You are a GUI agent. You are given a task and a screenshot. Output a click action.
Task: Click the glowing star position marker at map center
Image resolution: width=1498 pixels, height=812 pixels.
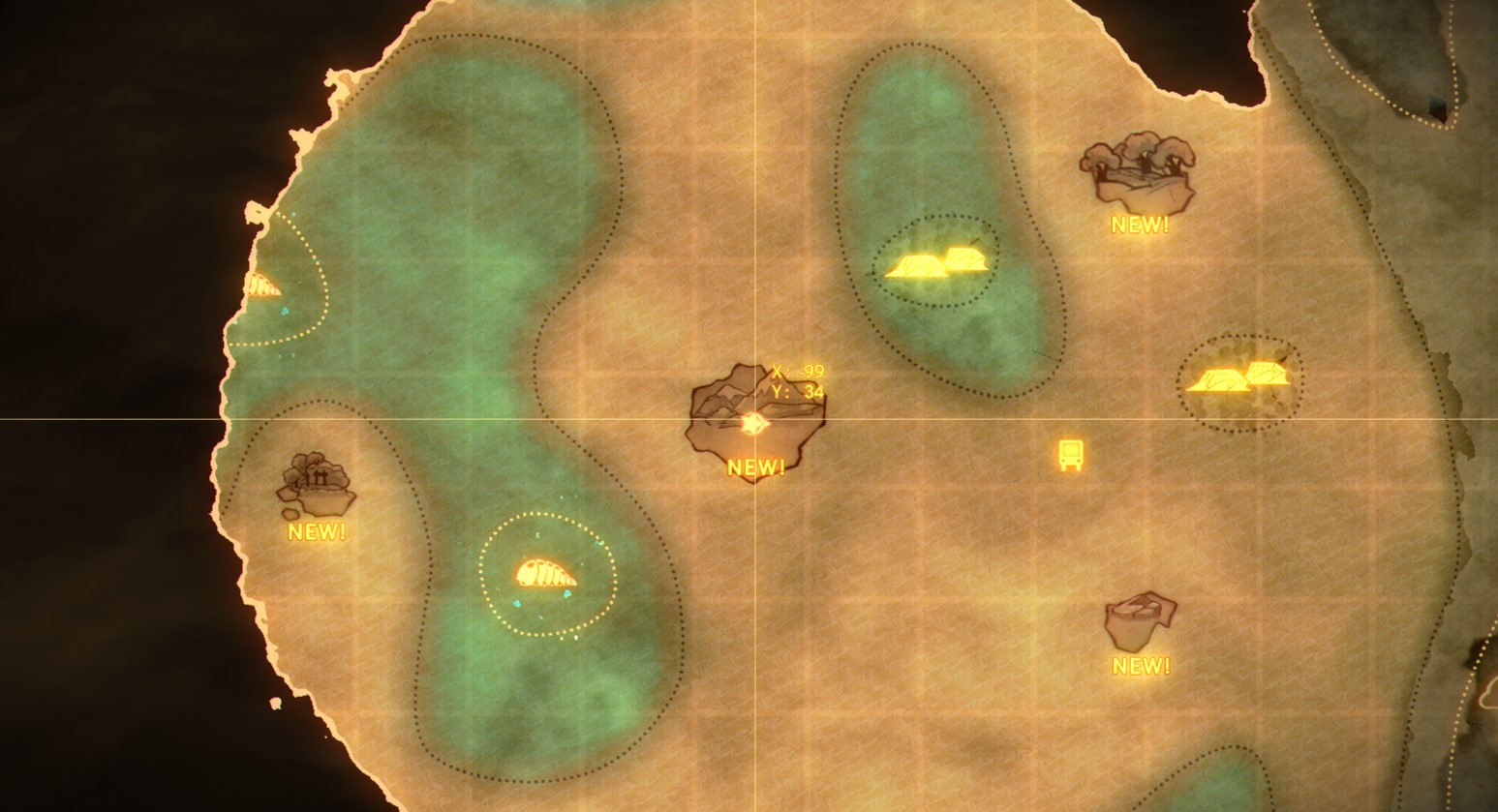[755, 423]
